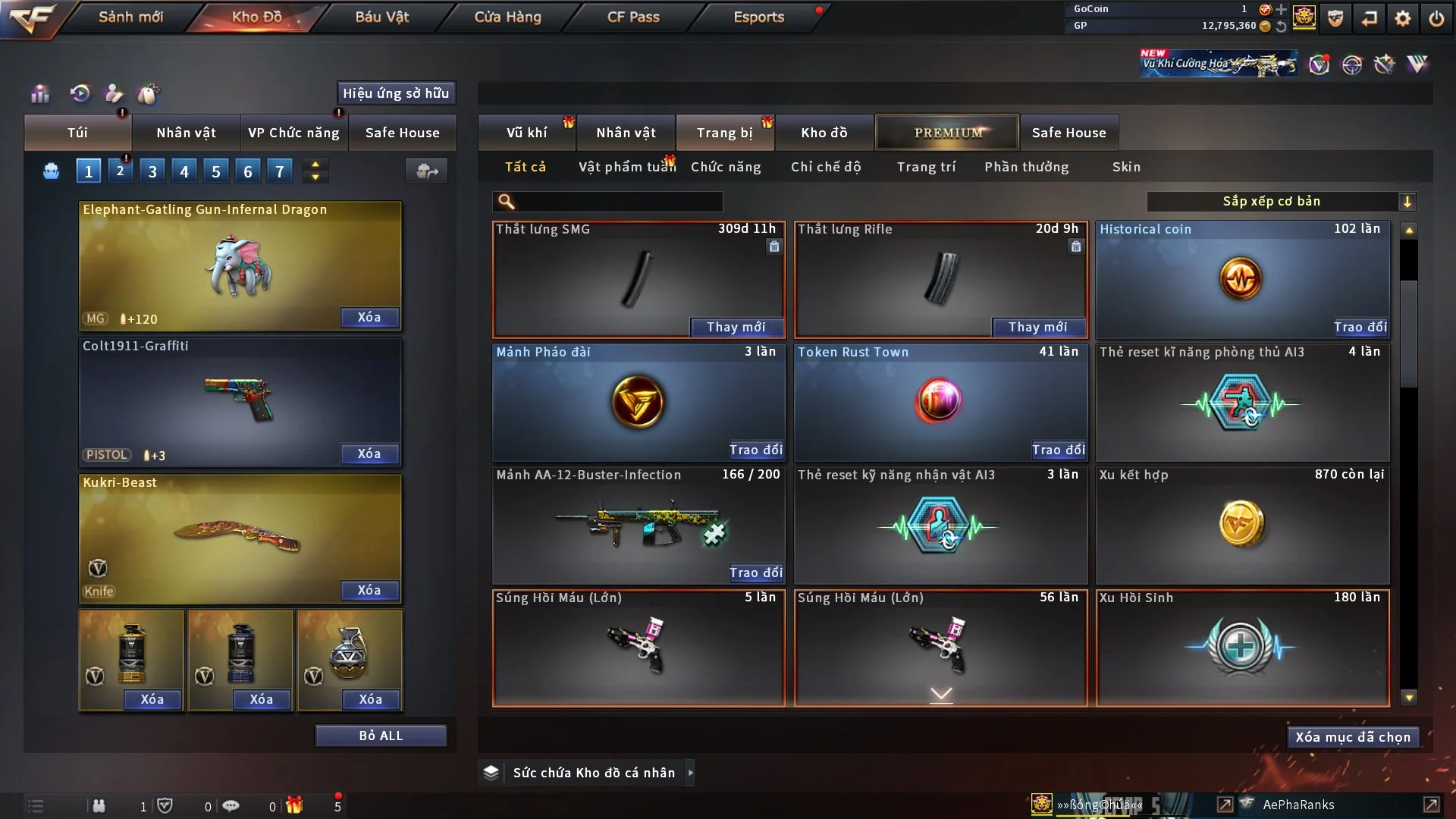This screenshot has height=819, width=1456.
Task: Select the Xu Hồi Sinh item
Action: [1242, 648]
